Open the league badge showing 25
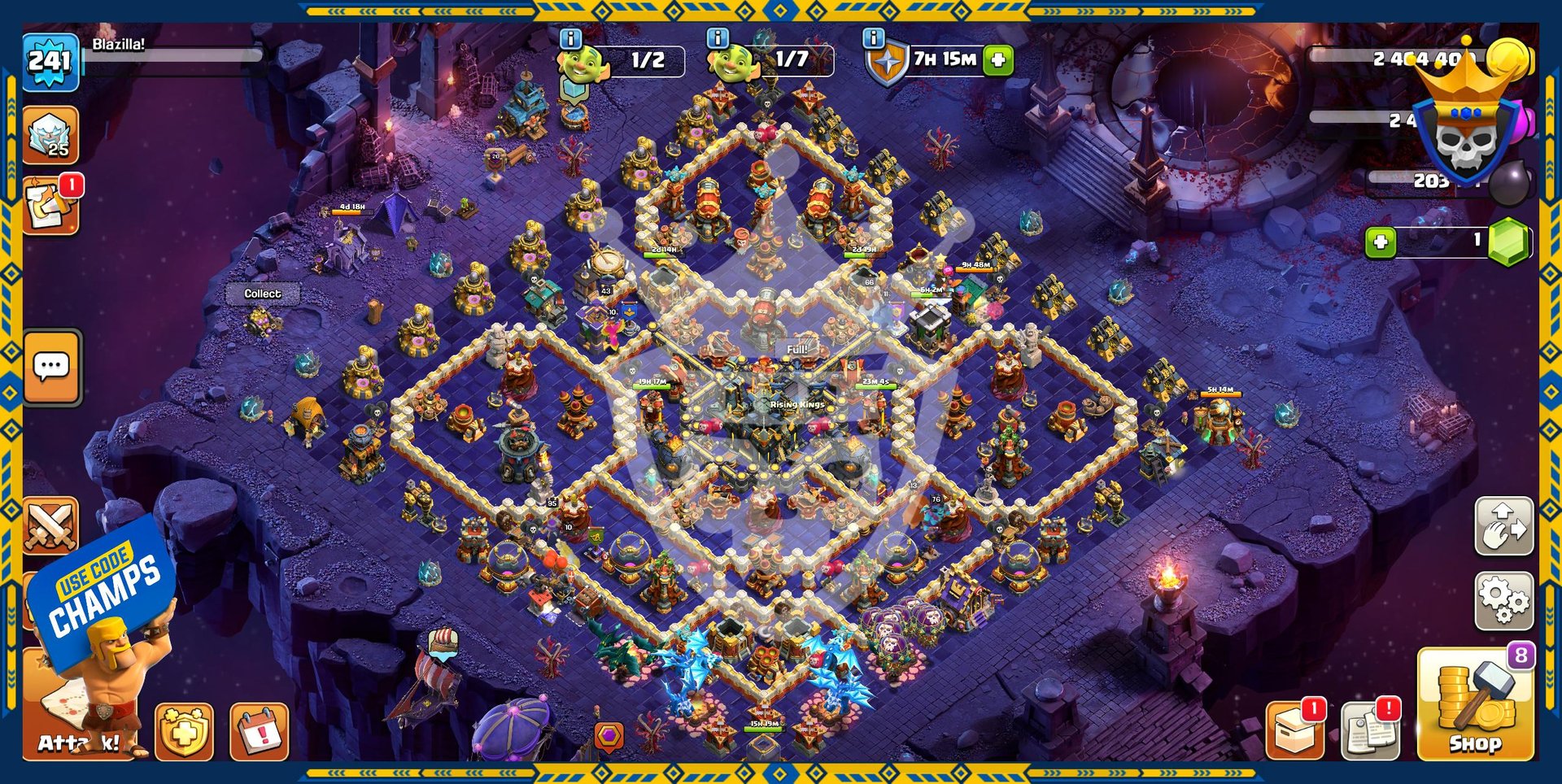The image size is (1562, 784). tap(50, 135)
